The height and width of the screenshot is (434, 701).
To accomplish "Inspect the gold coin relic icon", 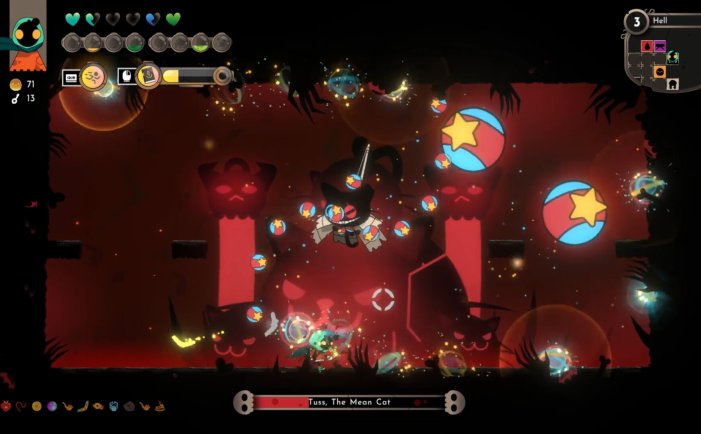I will point(36,407).
